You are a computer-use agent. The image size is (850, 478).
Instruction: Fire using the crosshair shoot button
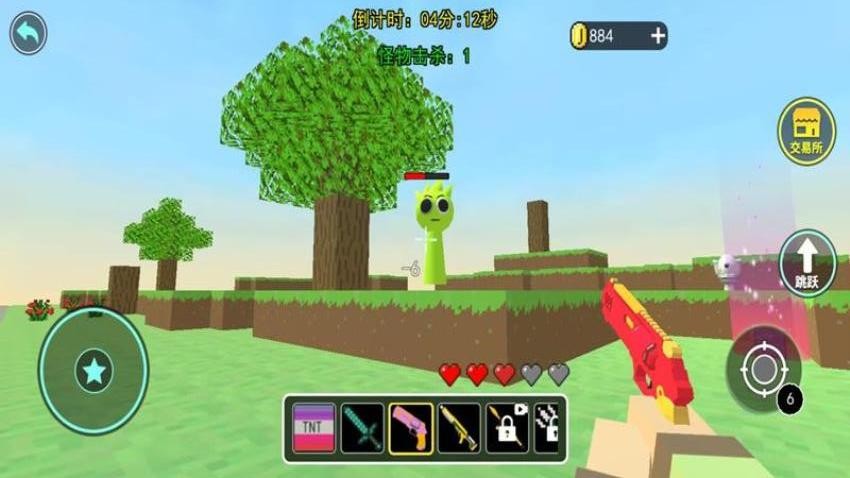tap(763, 370)
